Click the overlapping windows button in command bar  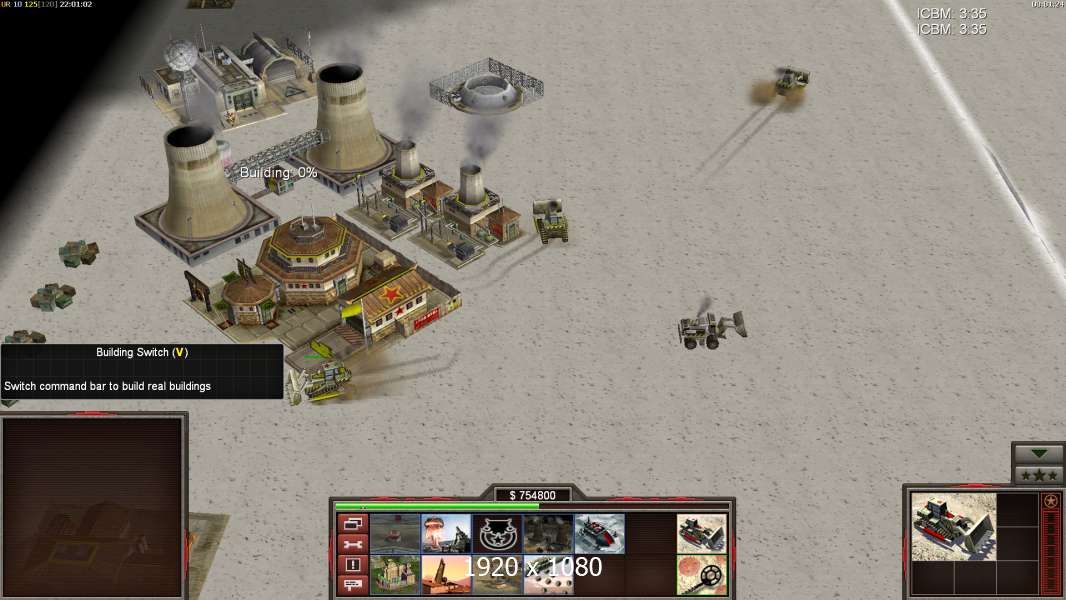(x=352, y=524)
